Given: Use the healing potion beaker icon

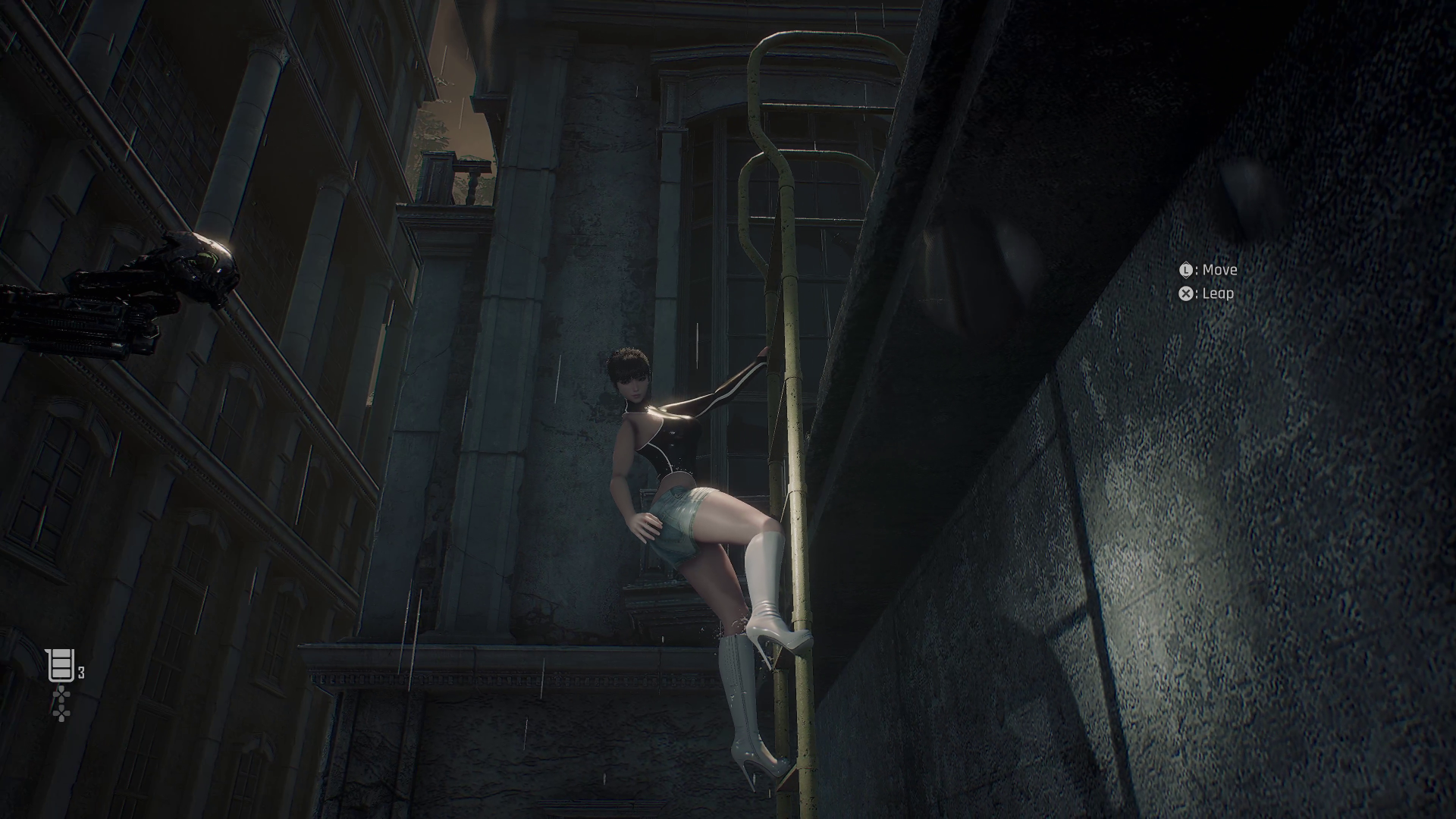Looking at the screenshot, I should coord(60,667).
